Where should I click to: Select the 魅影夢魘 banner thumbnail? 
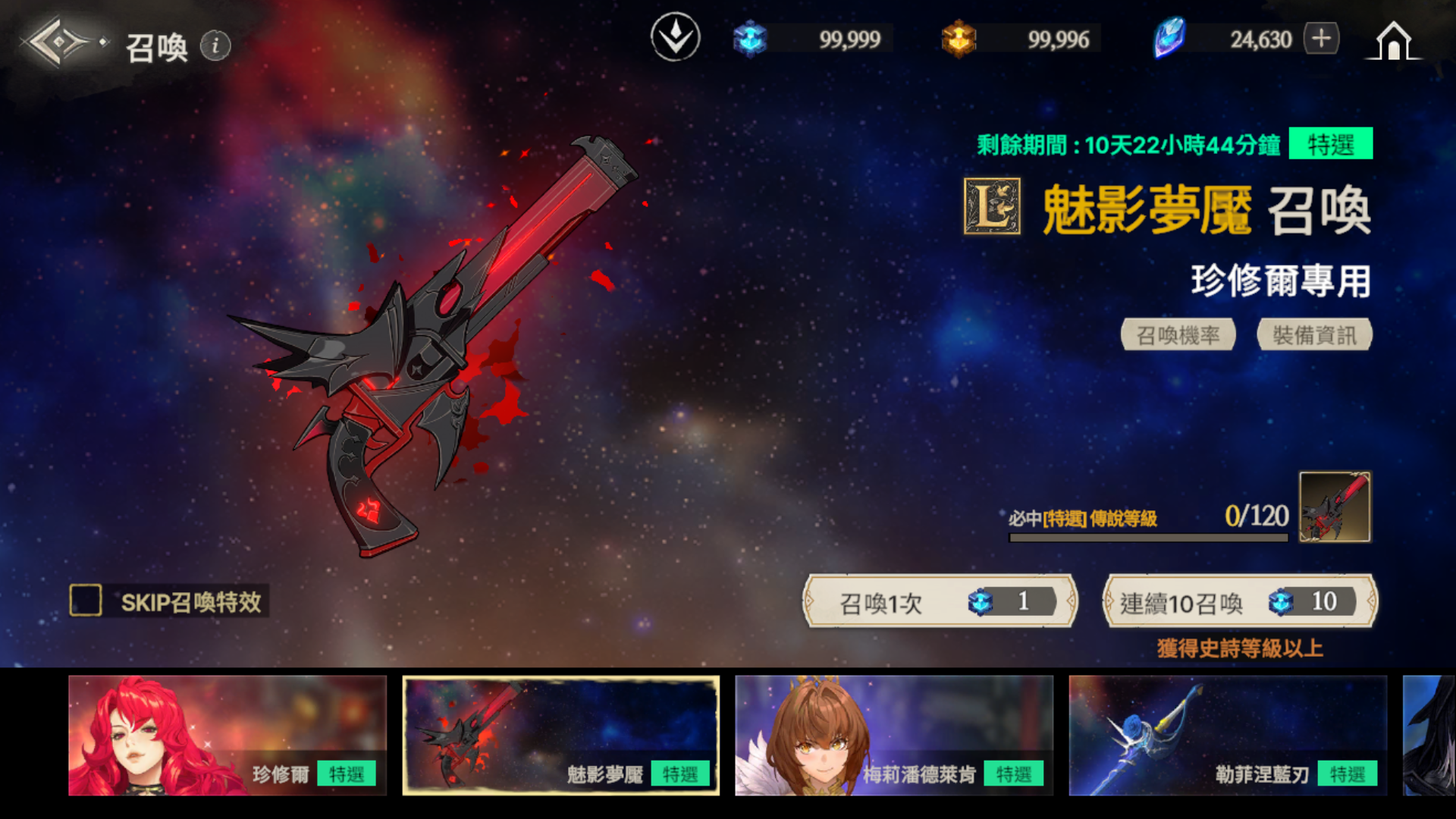[x=561, y=736]
